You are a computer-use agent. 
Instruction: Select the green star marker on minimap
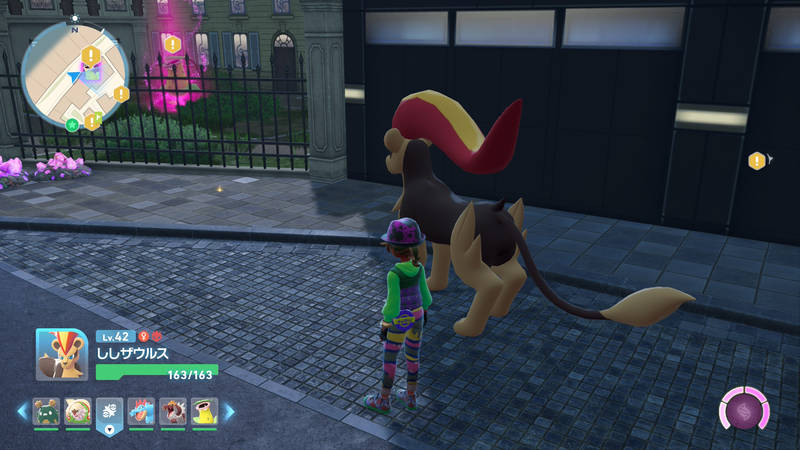(72, 125)
